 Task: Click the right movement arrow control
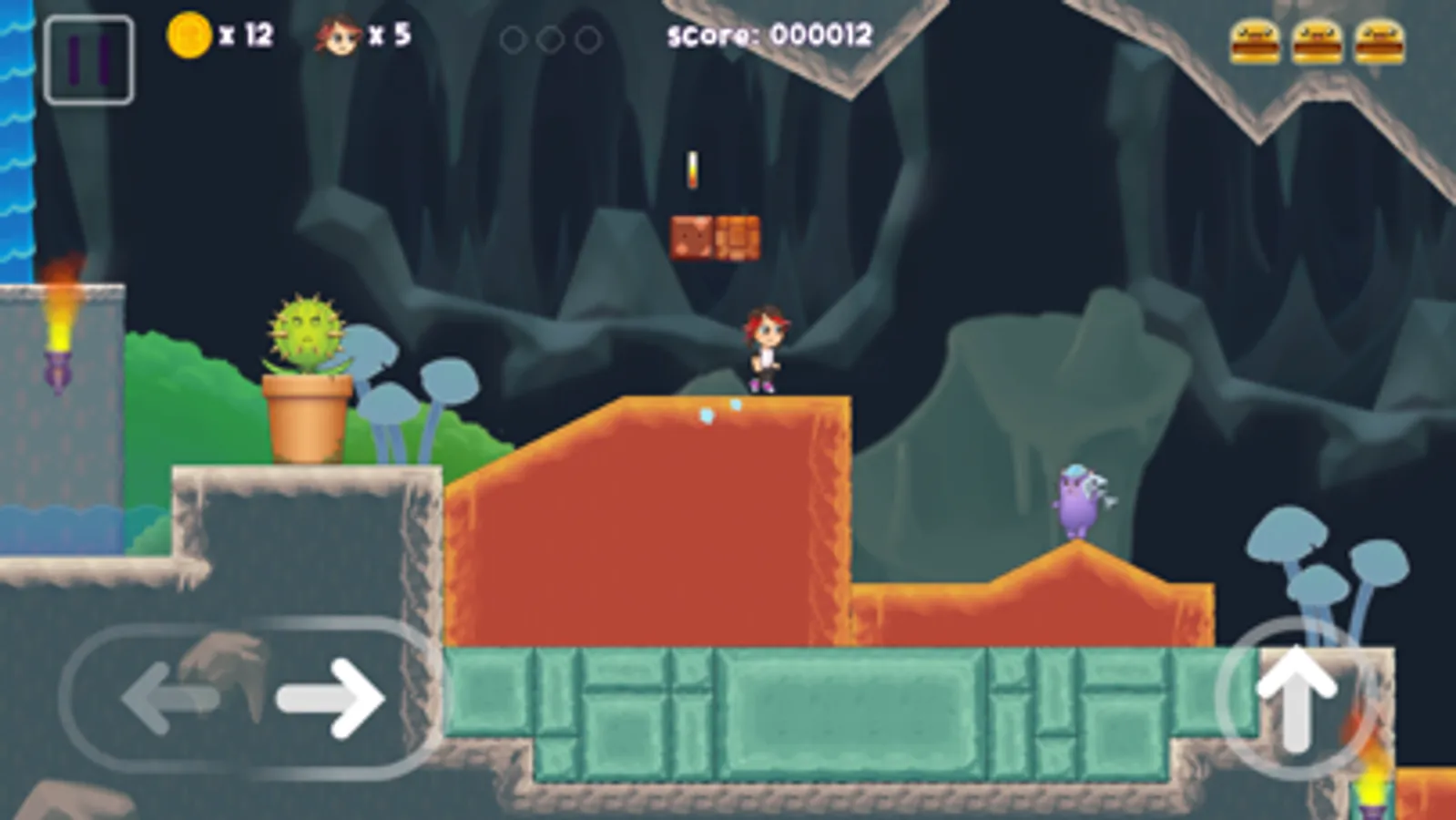[330, 700]
